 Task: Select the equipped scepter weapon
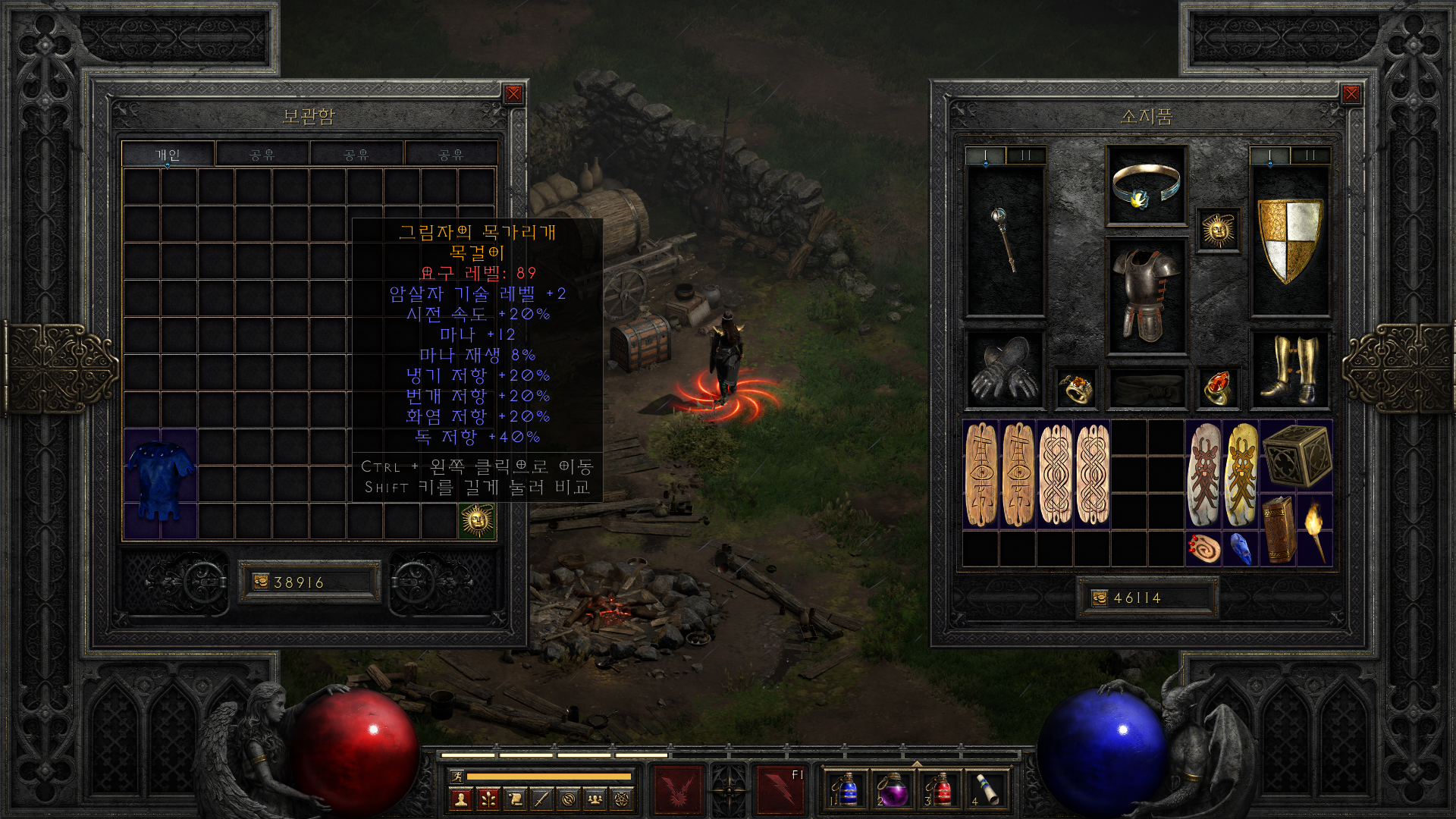click(x=1004, y=240)
